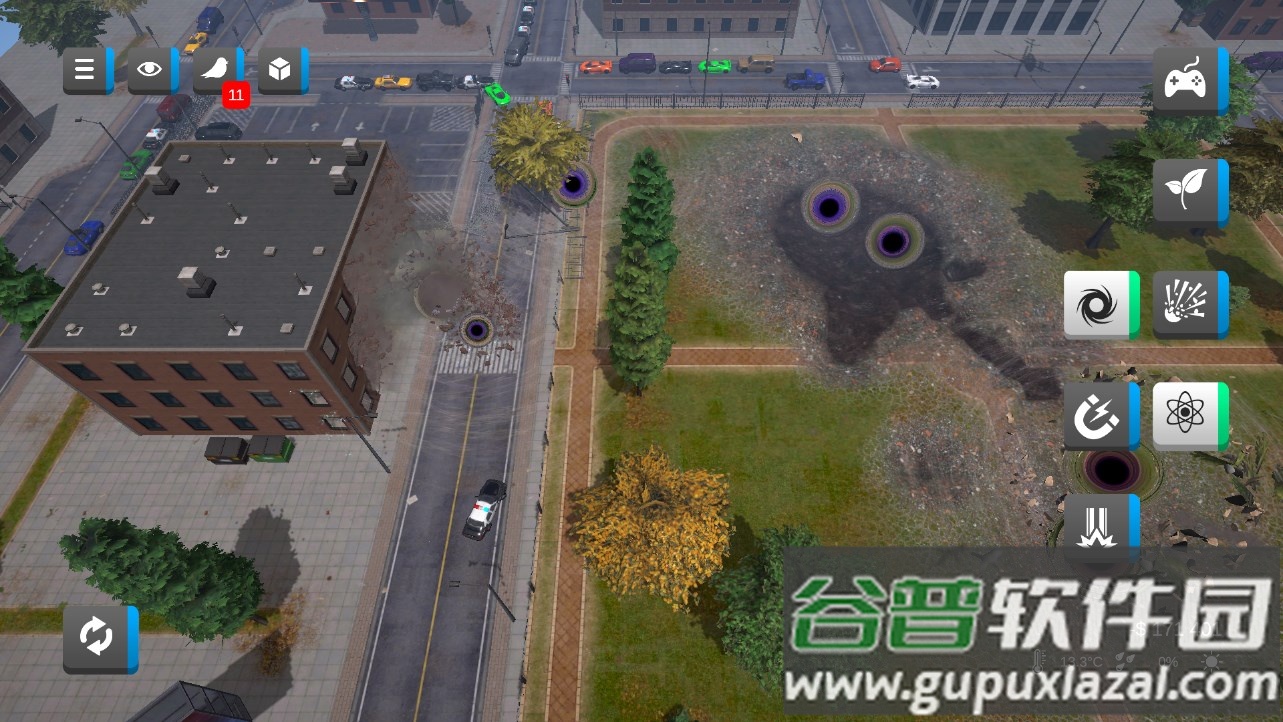Open the object spawner cube menu
This screenshot has width=1283, height=722.
[x=282, y=68]
